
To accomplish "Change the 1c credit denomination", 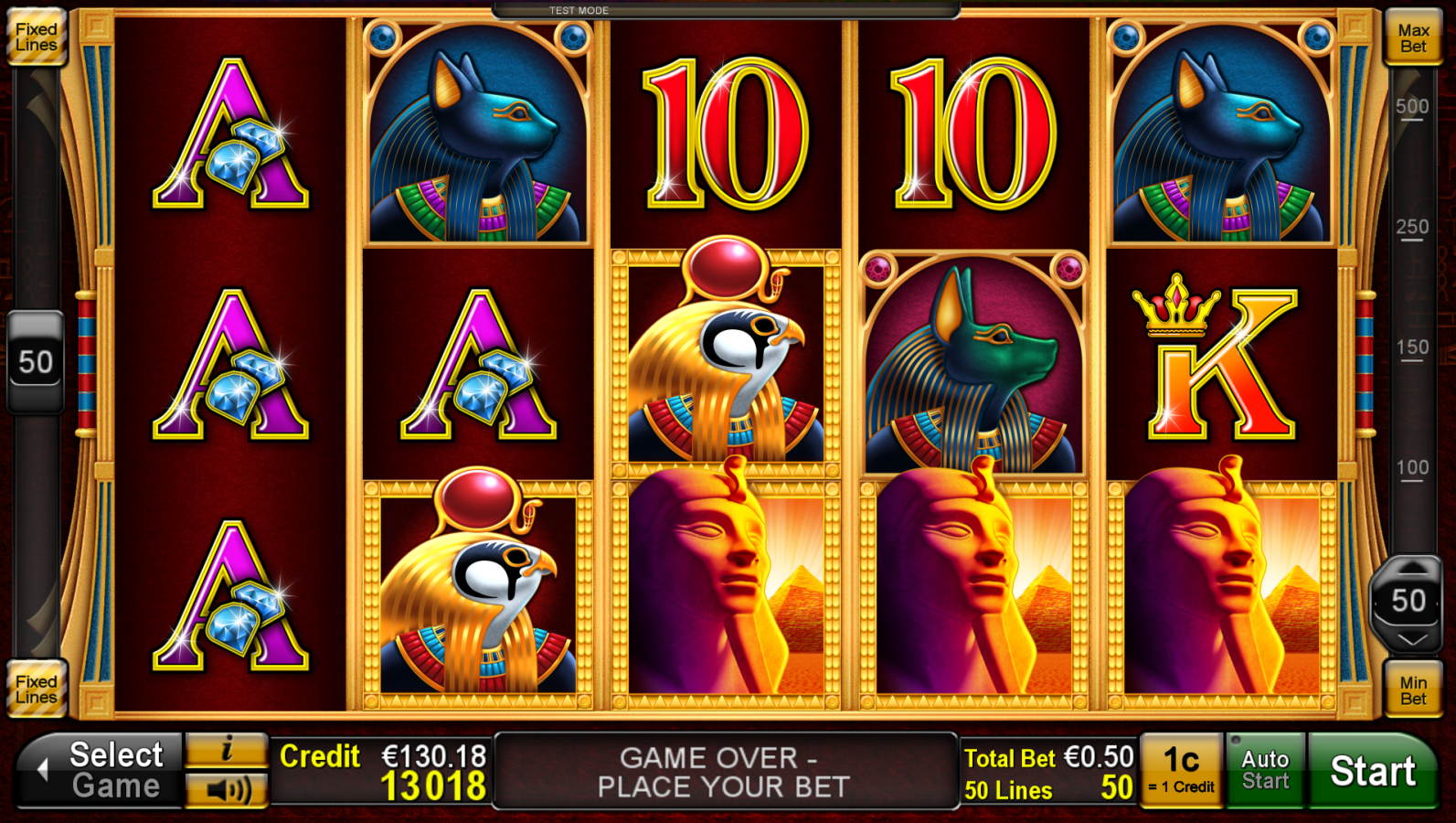I will point(1181,771).
